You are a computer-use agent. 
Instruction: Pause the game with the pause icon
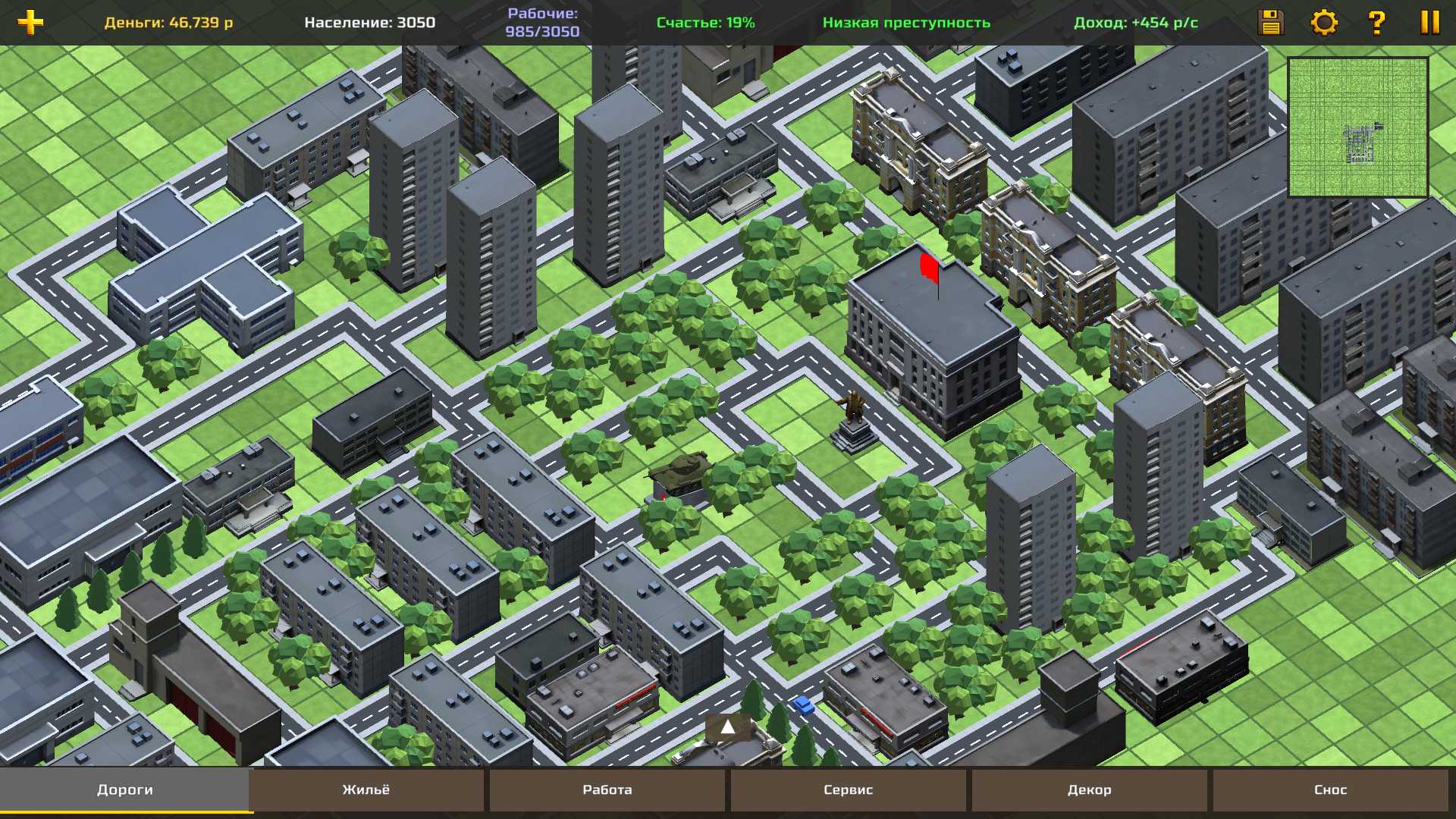tap(1429, 24)
